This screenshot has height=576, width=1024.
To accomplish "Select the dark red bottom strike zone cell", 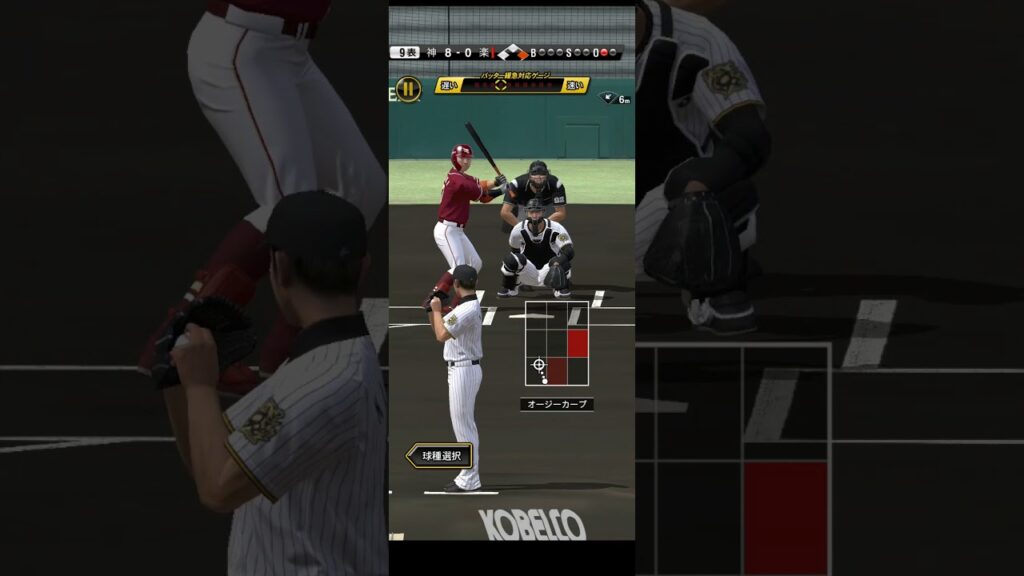I will 556,371.
